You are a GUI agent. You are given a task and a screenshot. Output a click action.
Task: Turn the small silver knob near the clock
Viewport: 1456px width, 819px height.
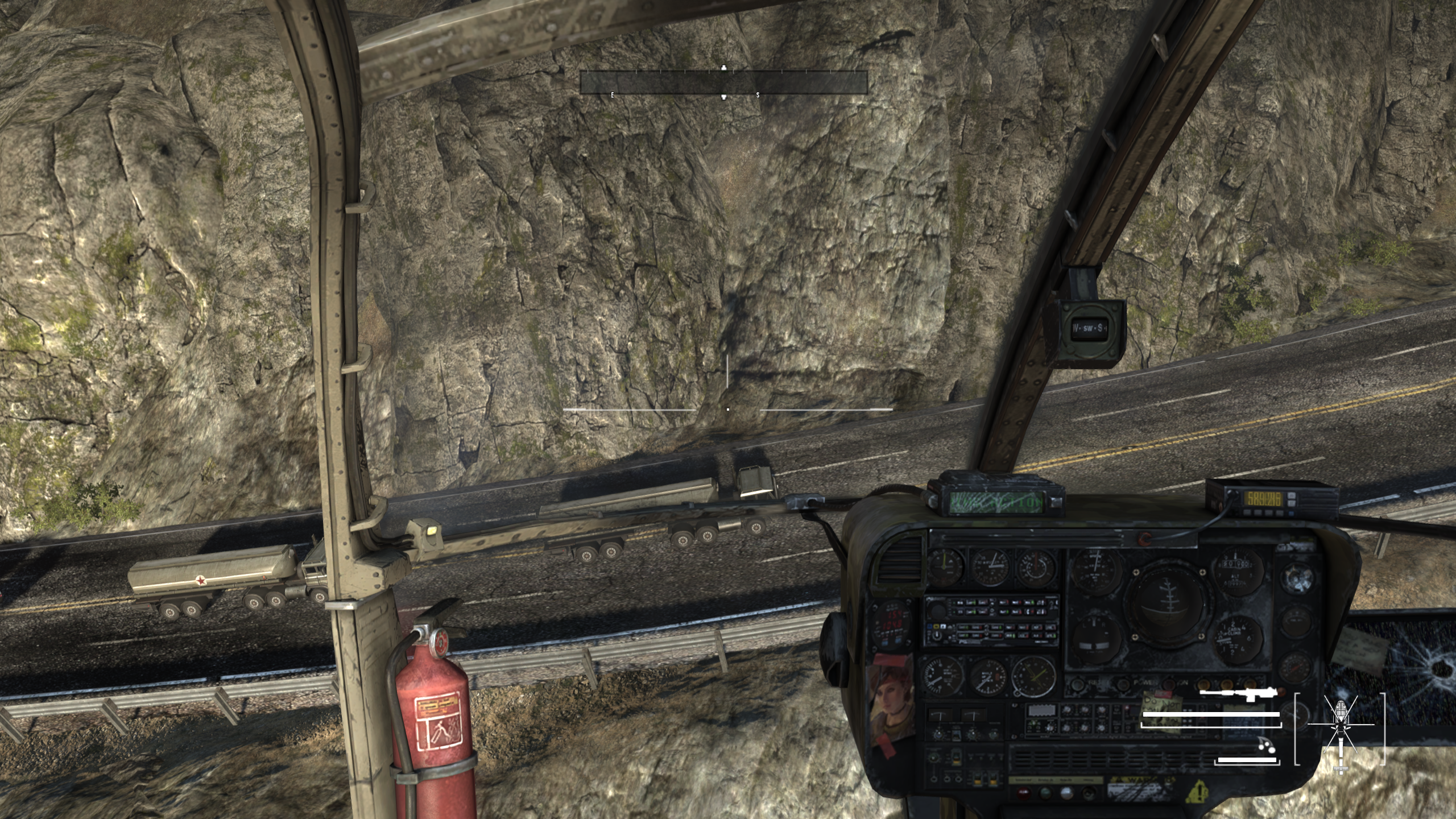(x=1017, y=693)
